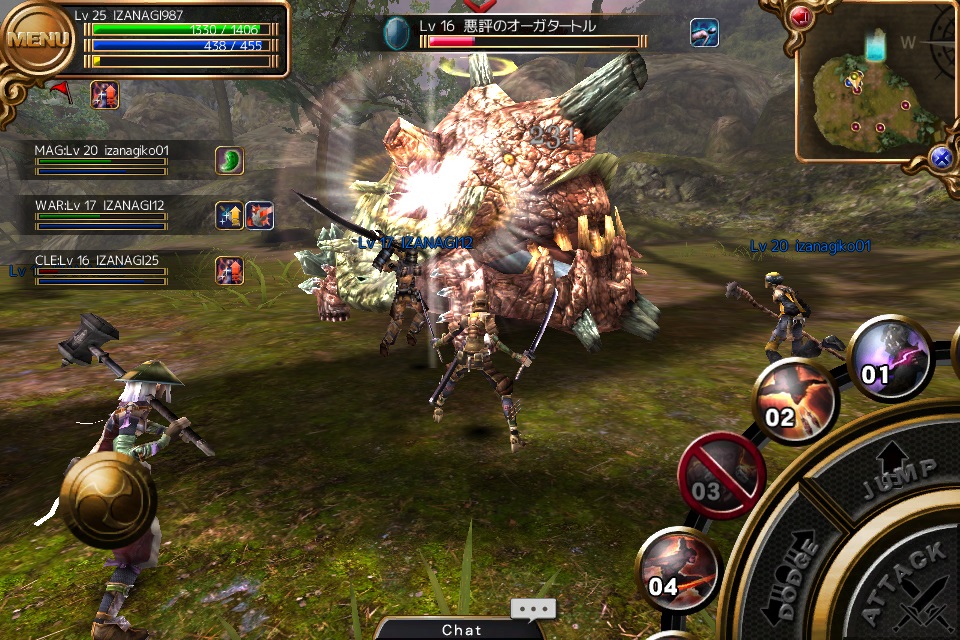This screenshot has width=960, height=640.
Task: Click the red arrow button on the minimap
Action: coord(801,17)
